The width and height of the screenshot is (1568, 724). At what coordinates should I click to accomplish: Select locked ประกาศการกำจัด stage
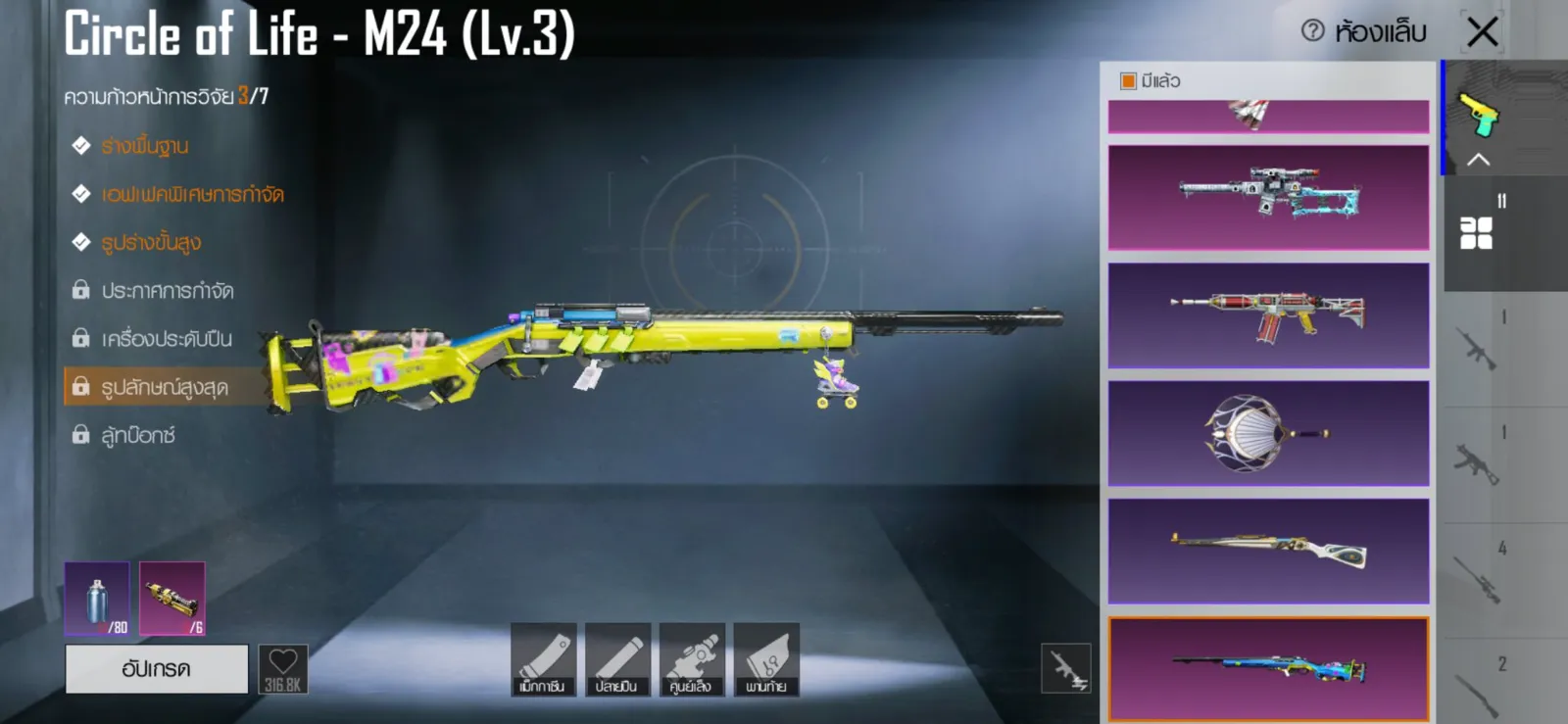point(167,291)
